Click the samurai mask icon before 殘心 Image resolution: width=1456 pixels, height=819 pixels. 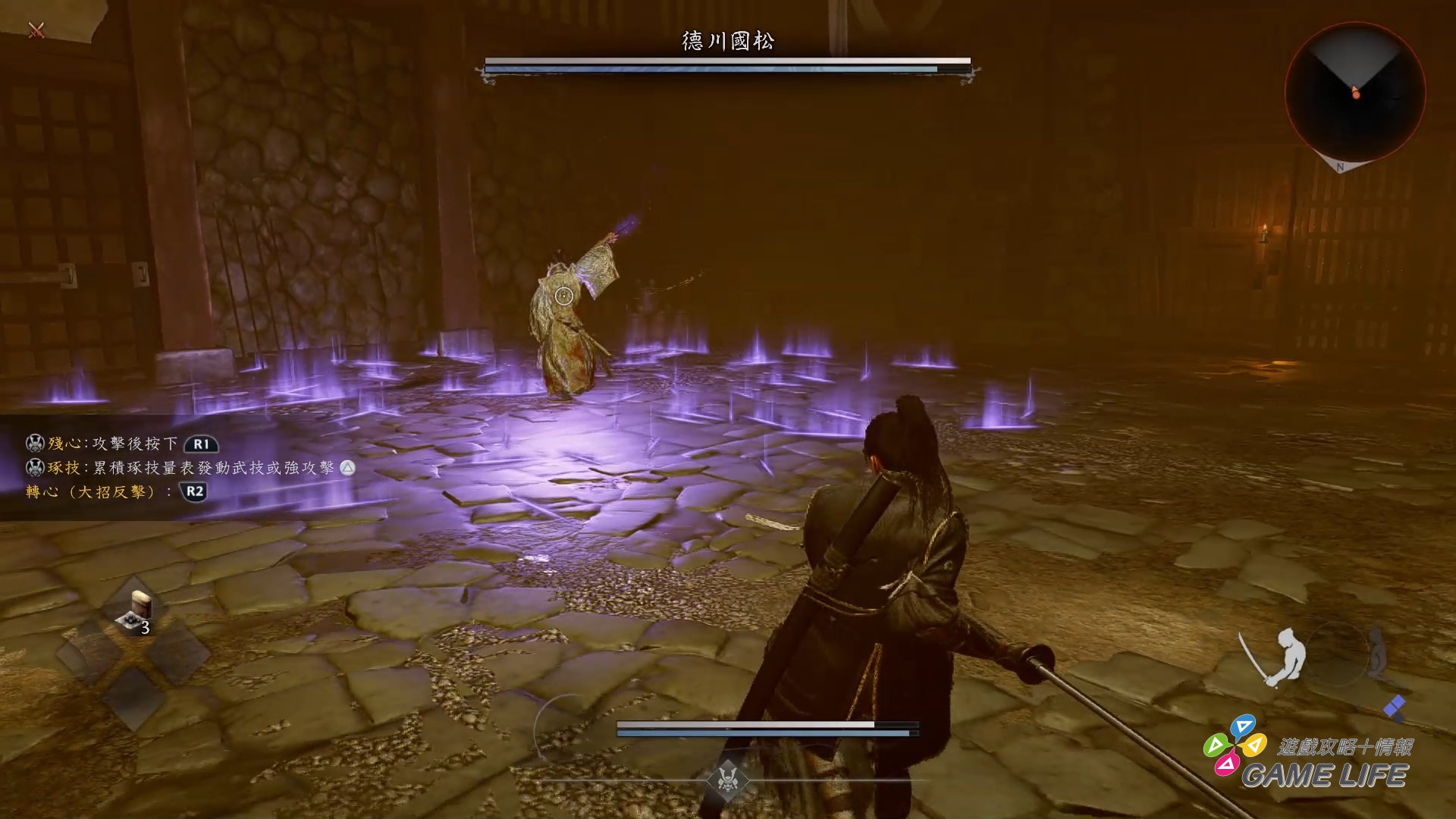[x=36, y=445]
